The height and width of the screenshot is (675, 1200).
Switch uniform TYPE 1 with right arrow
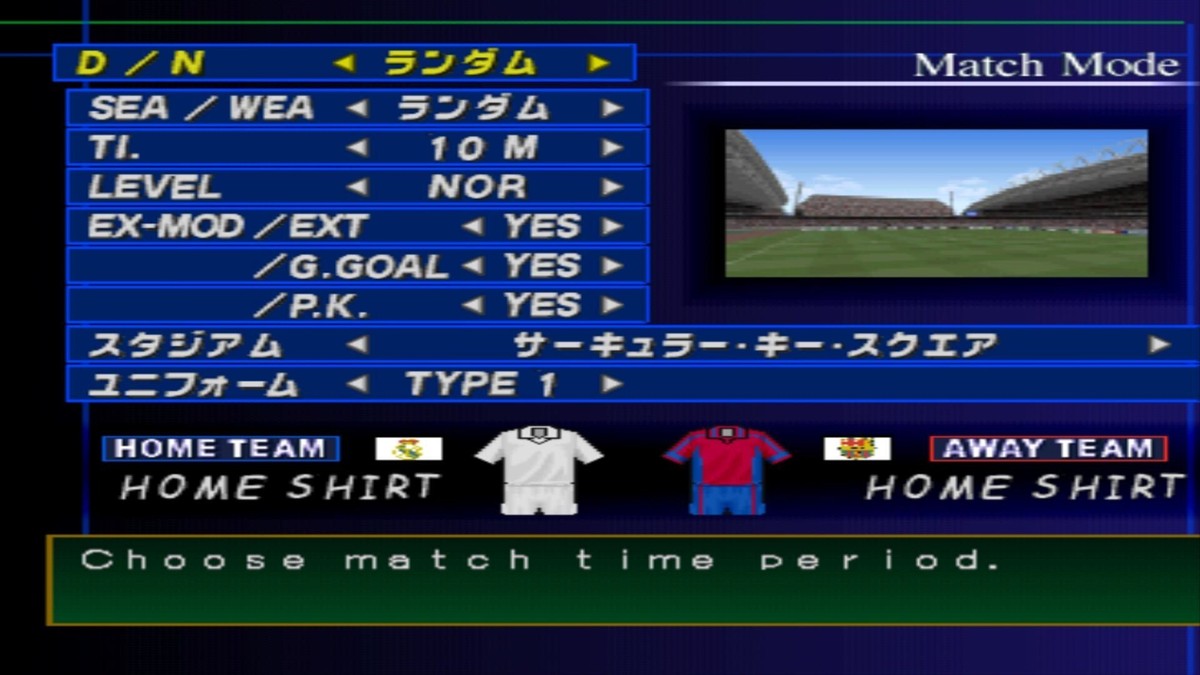612,384
